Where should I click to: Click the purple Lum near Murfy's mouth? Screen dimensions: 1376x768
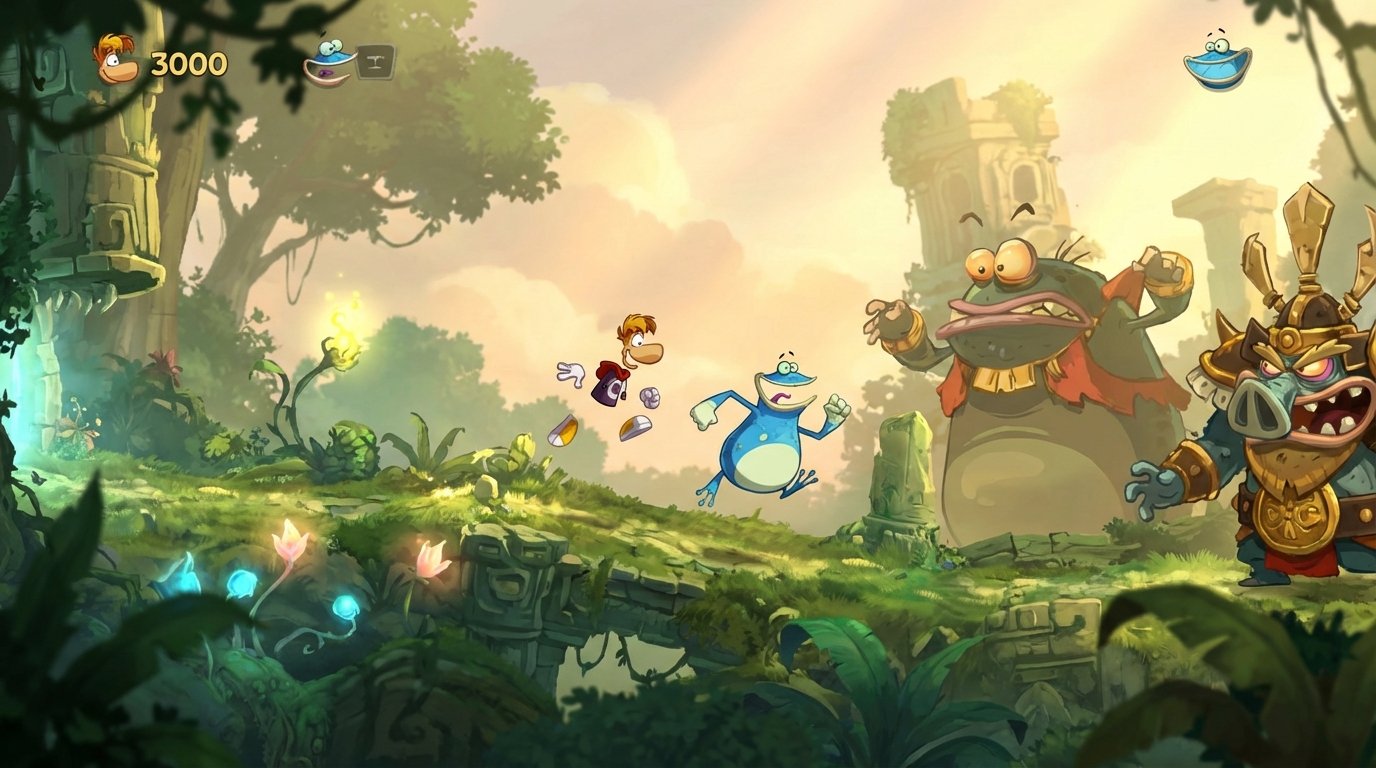pyautogui.click(x=326, y=72)
